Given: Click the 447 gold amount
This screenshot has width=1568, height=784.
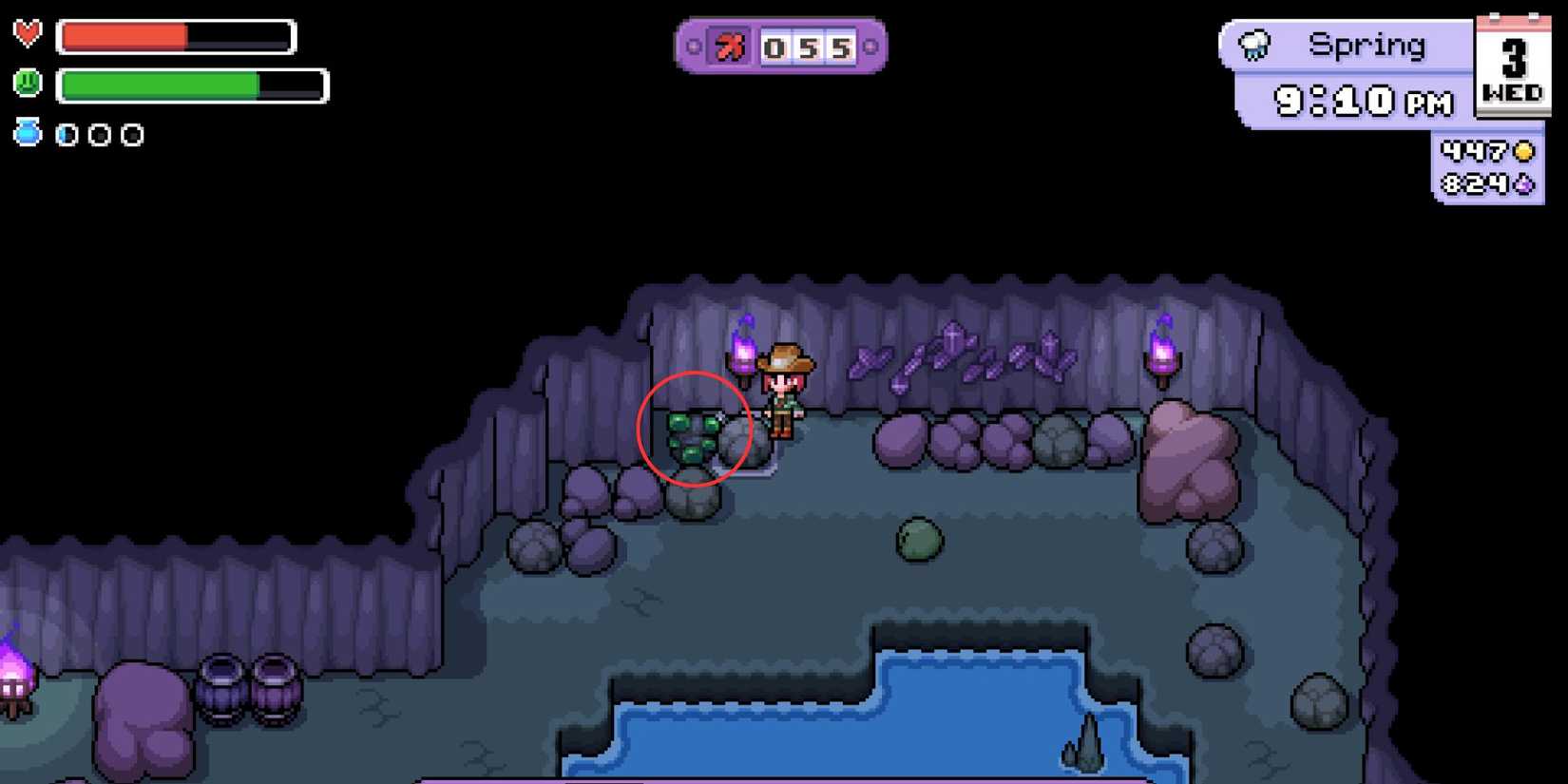Looking at the screenshot, I should pyautogui.click(x=1474, y=150).
